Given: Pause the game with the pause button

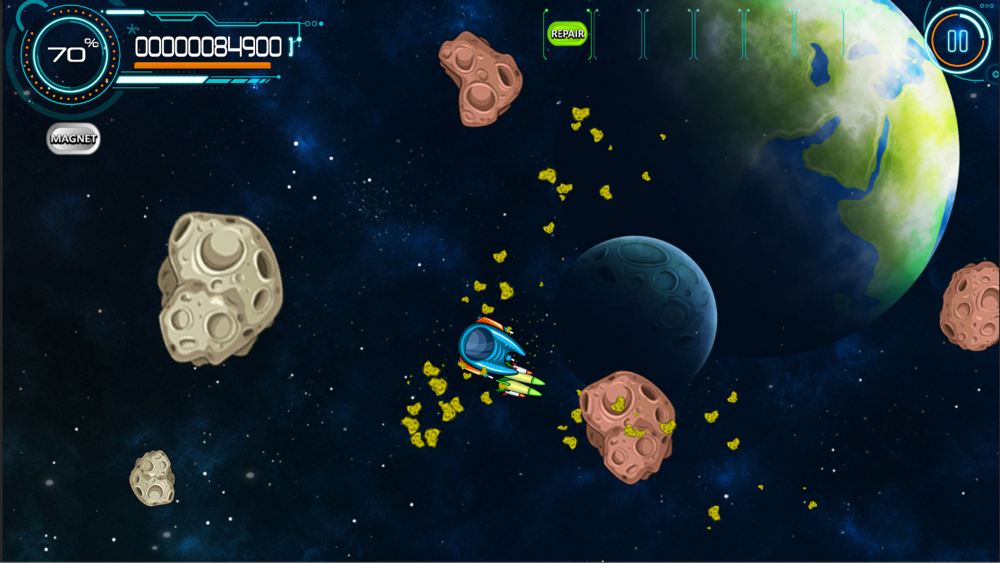Looking at the screenshot, I should click(x=957, y=41).
